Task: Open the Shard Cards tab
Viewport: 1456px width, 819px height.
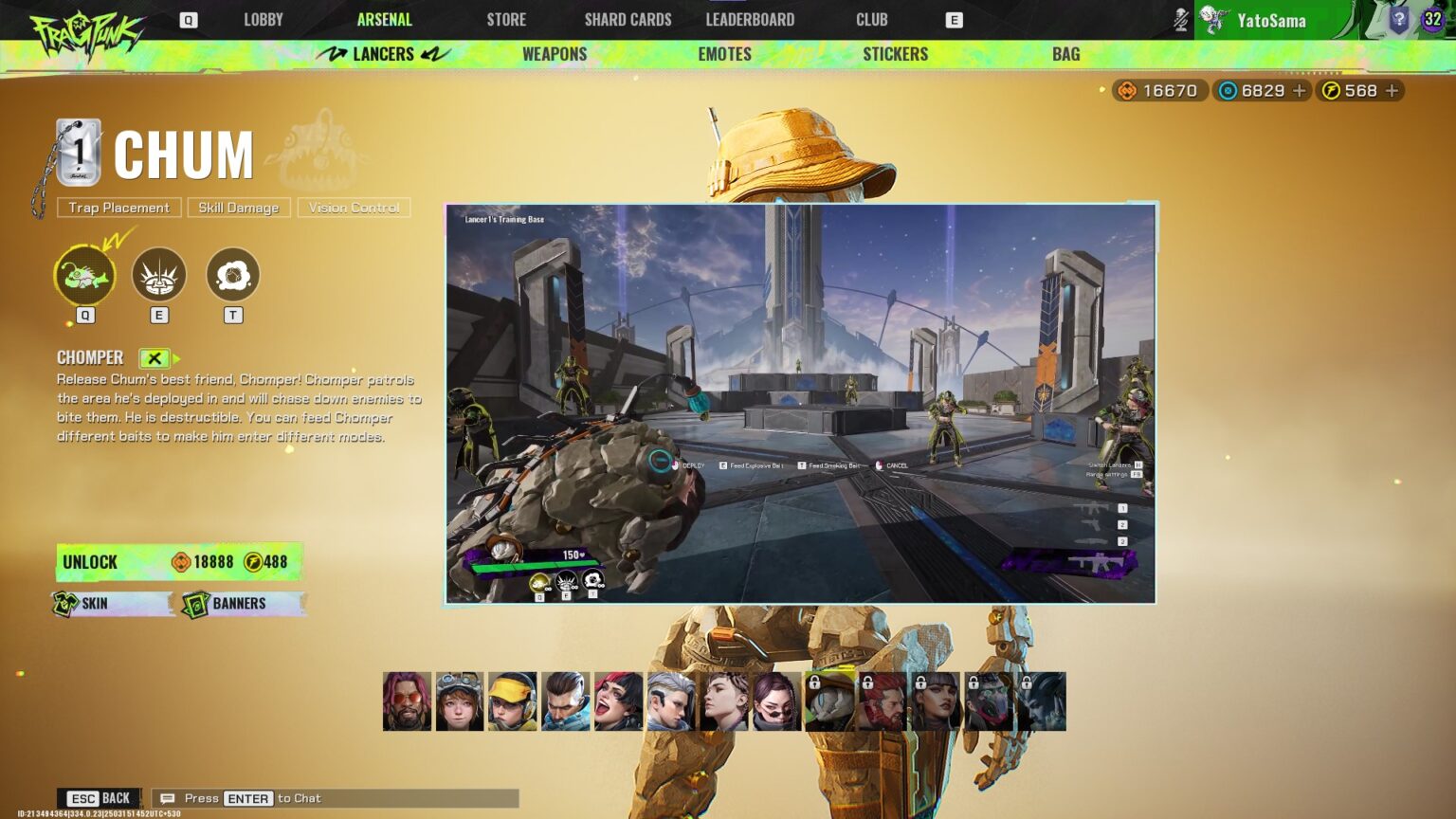Action: [628, 19]
